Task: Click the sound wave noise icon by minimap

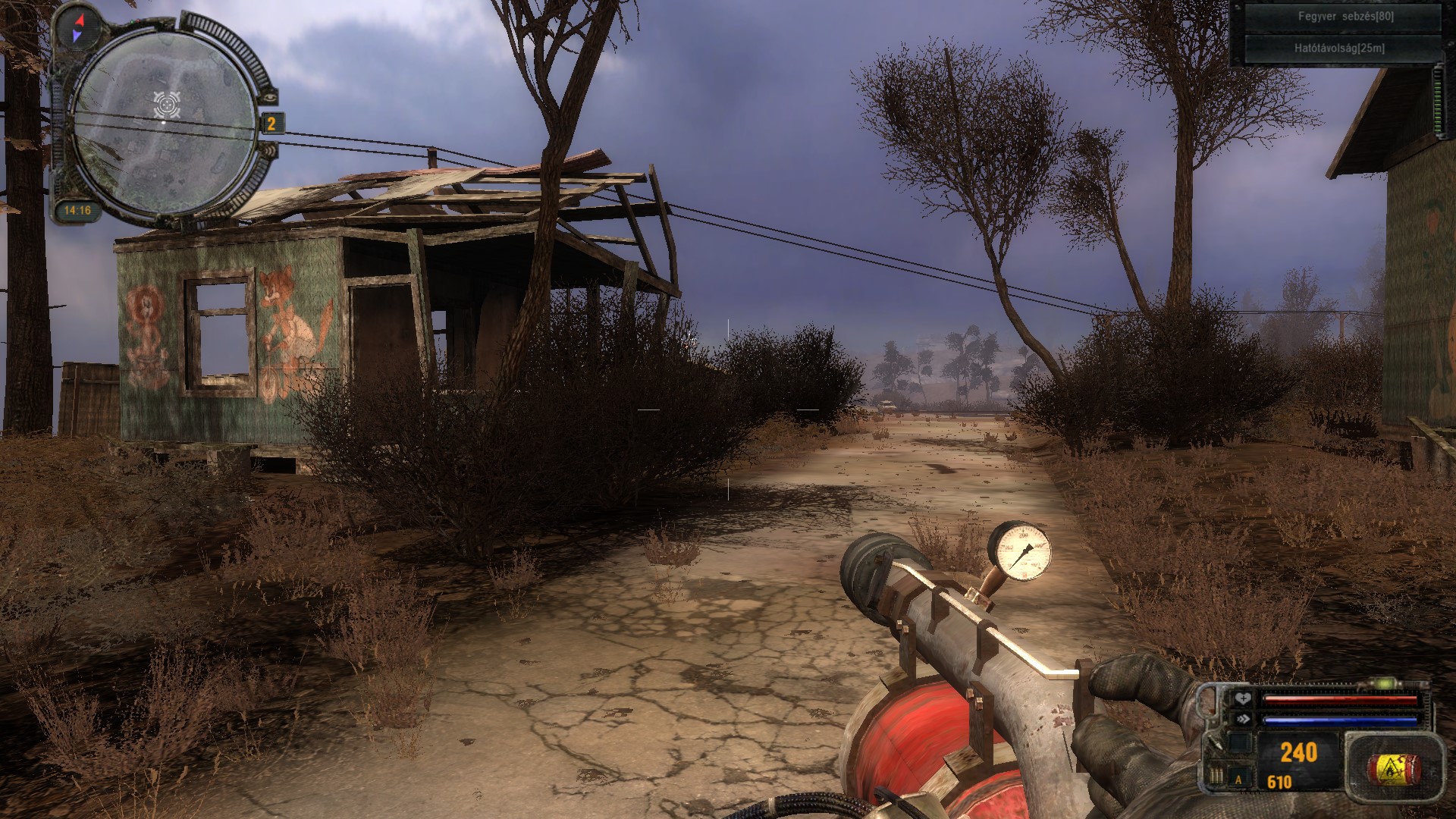Action: (x=271, y=151)
